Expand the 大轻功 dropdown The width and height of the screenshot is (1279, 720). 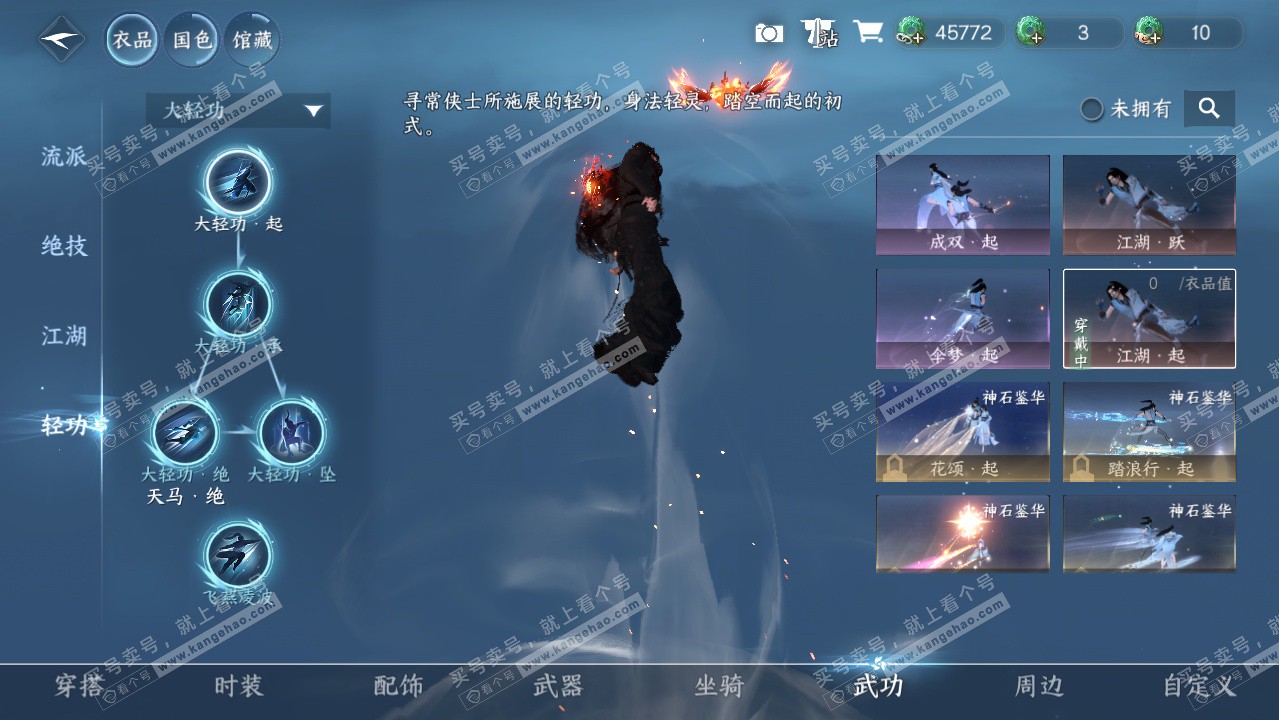point(238,110)
